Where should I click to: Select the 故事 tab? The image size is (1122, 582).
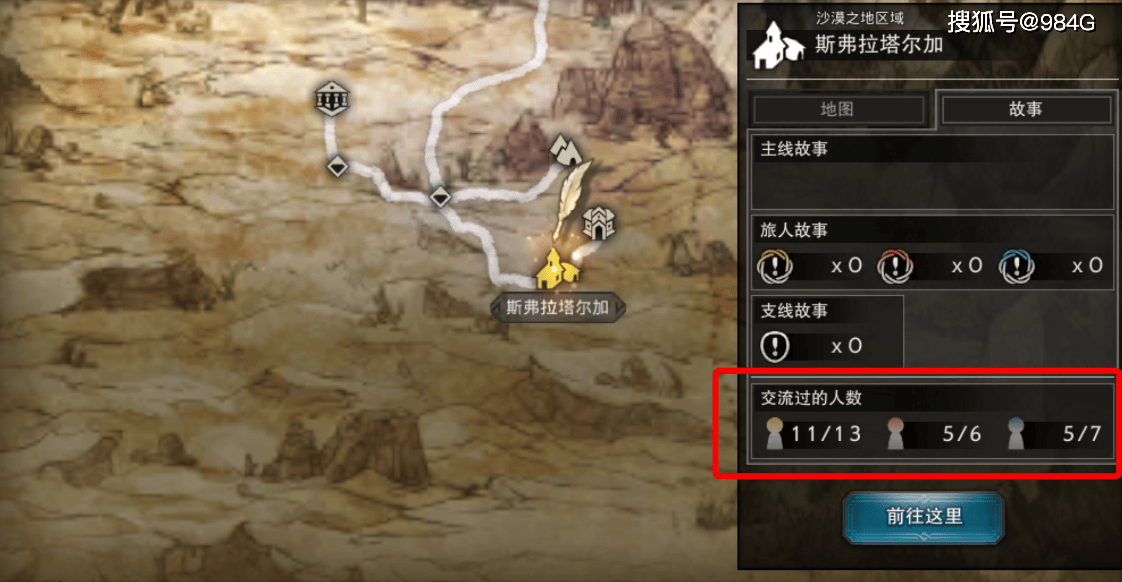(1025, 110)
